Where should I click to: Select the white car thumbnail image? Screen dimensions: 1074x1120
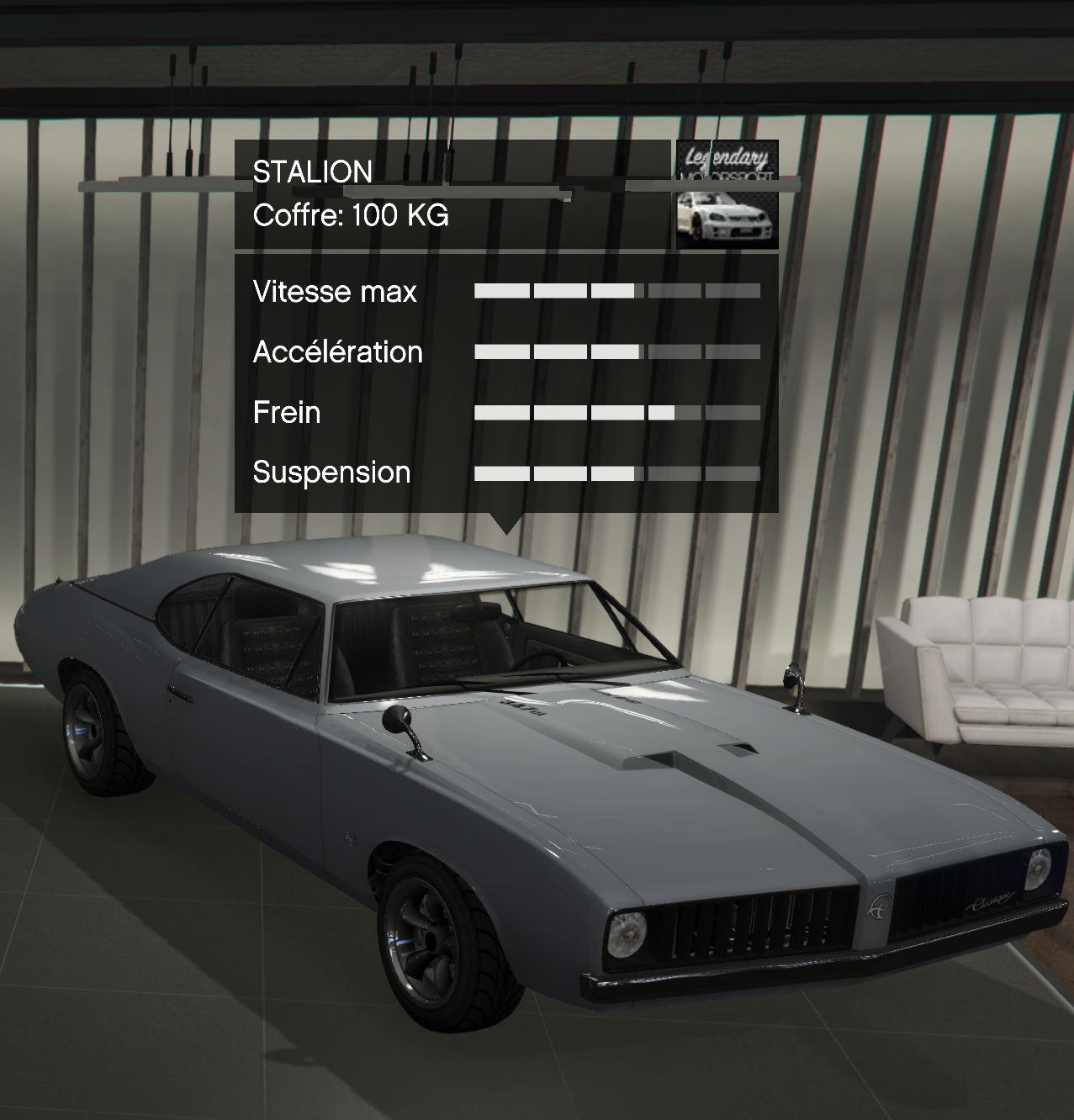727,219
